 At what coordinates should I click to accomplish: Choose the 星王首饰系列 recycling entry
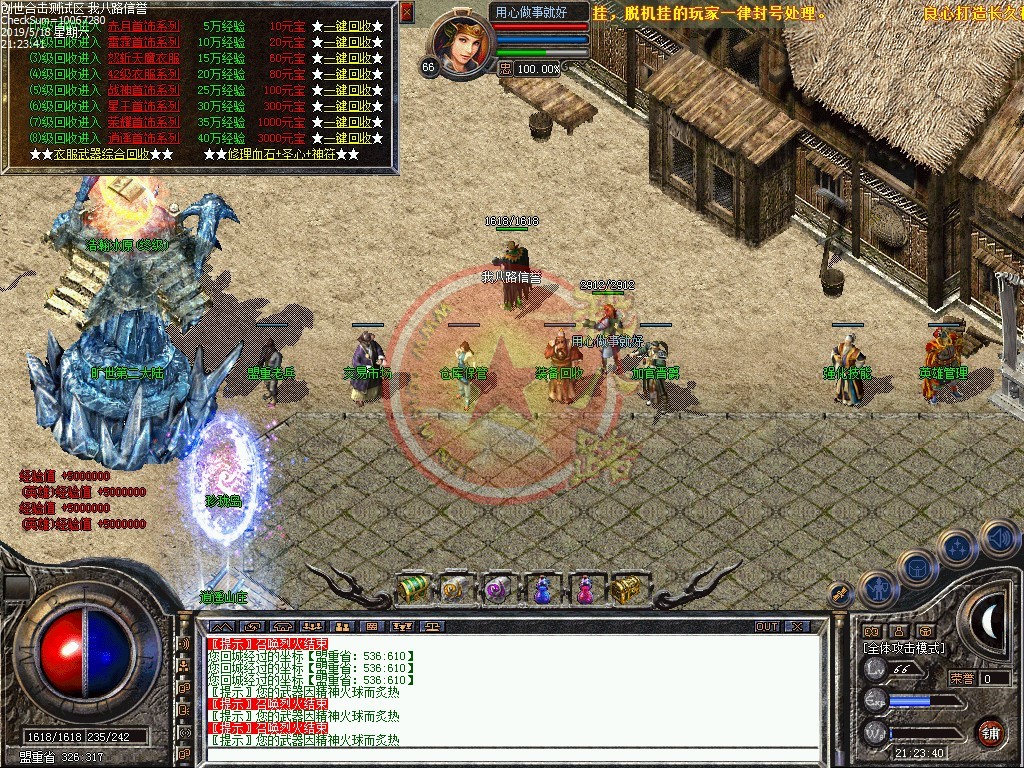coord(143,106)
